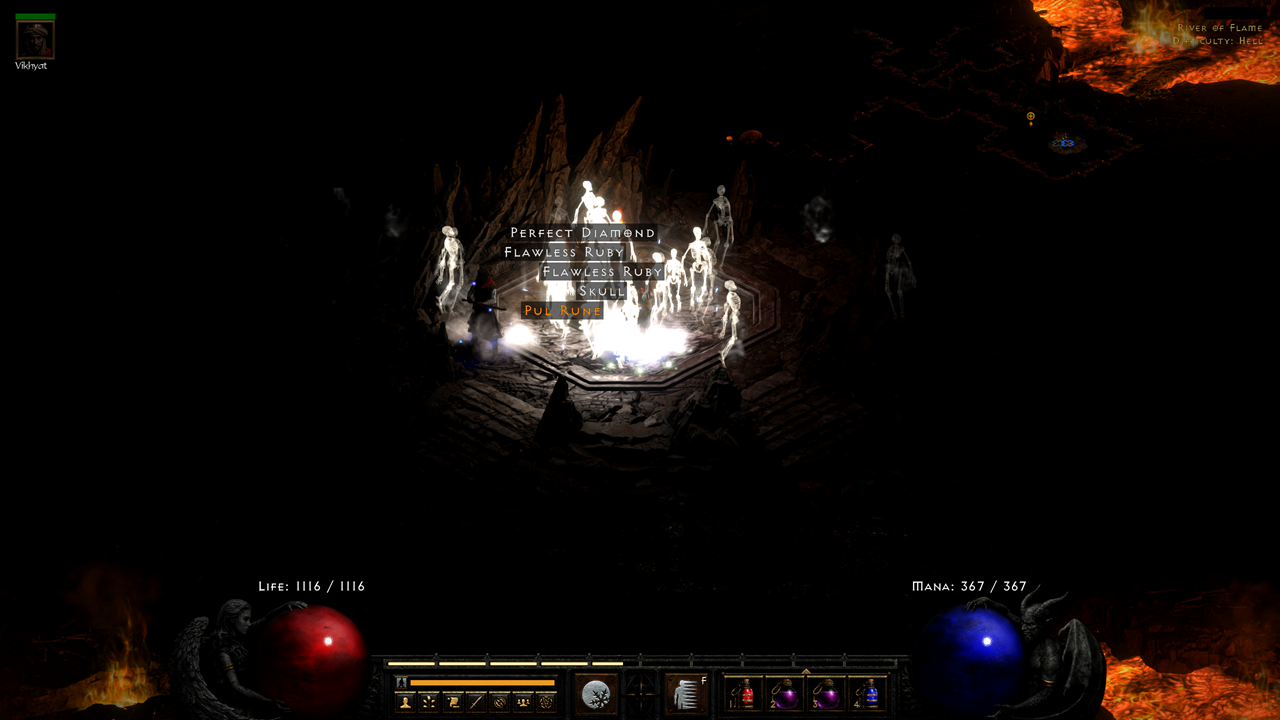Open the character screen icon

click(404, 701)
